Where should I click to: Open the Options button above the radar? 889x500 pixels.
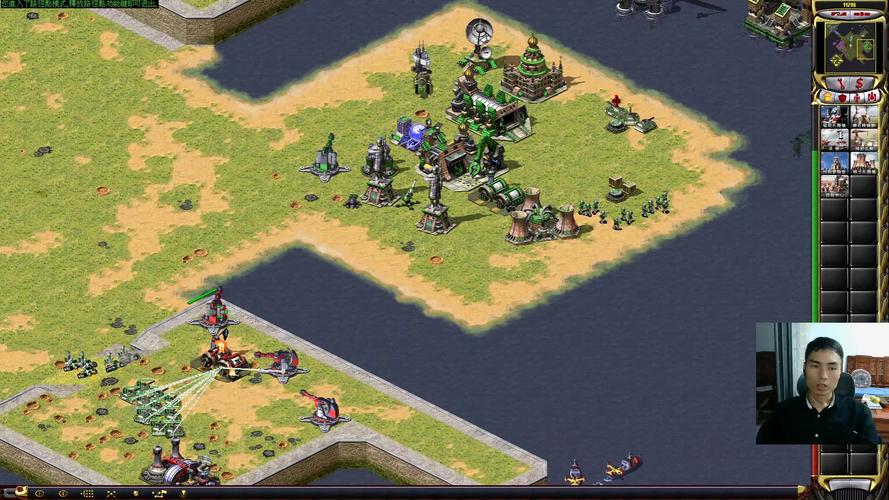[x=863, y=14]
